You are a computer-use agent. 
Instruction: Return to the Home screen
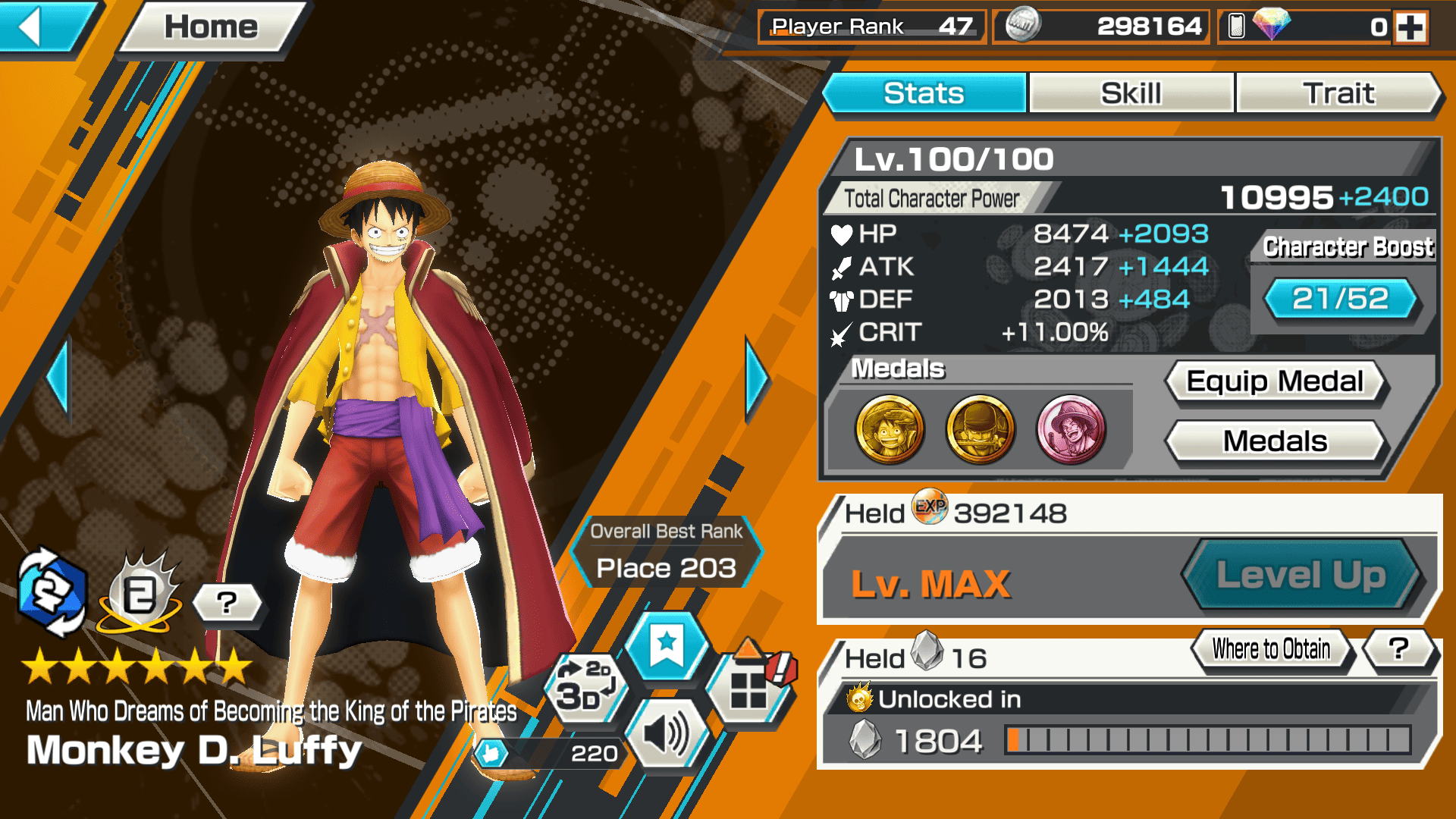[211, 27]
